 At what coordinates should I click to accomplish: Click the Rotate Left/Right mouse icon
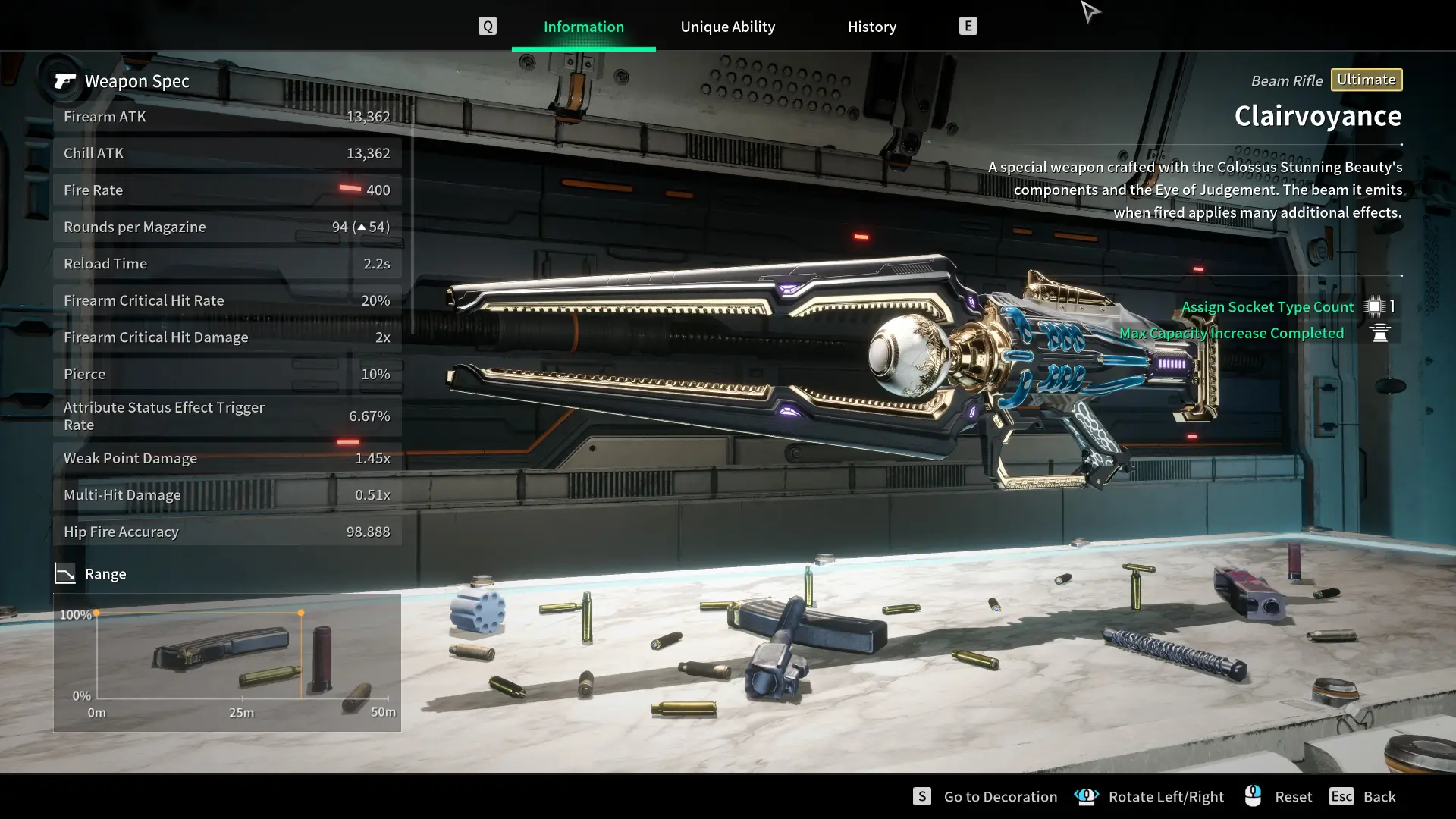[1087, 796]
